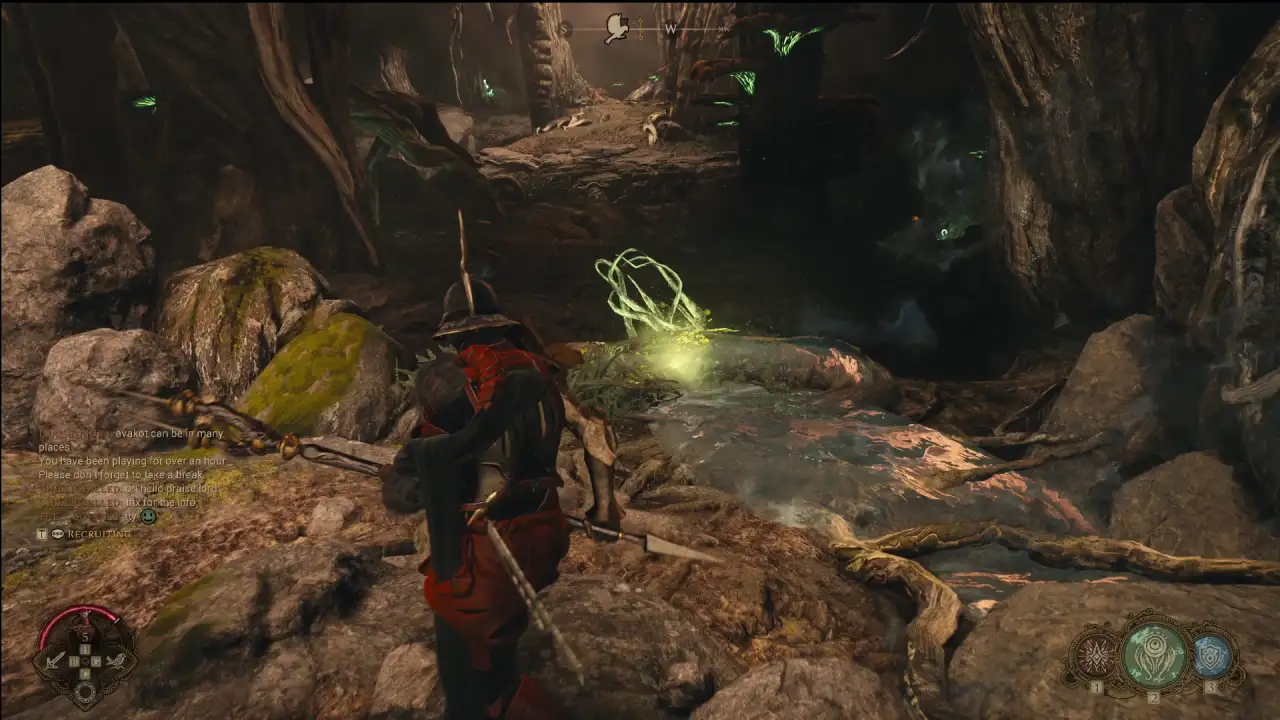Screen dimensions: 1280x720
Task: Activate the red starburst ability
Action: [1098, 656]
